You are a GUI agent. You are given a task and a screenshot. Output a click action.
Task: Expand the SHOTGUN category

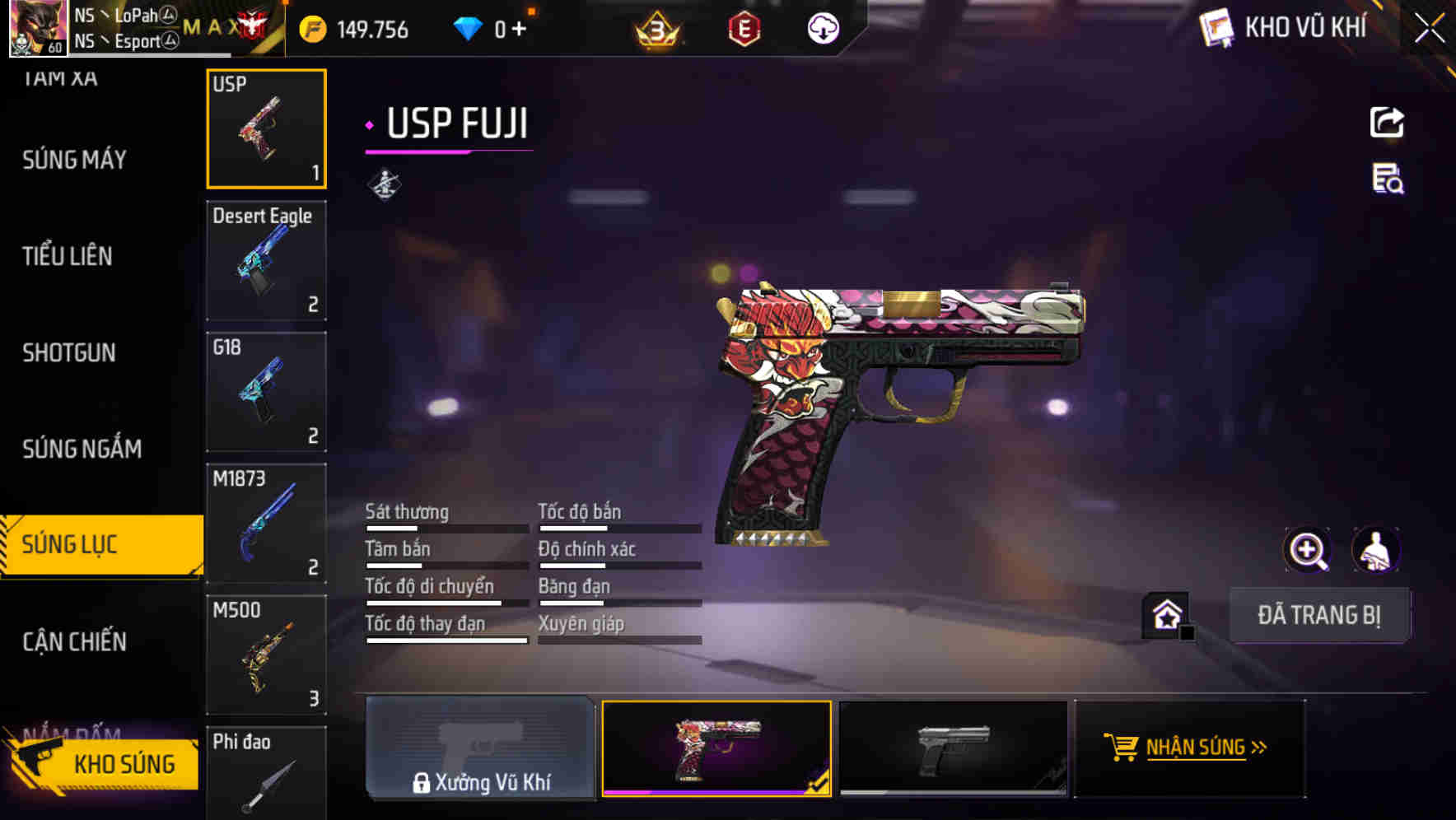[x=69, y=352]
